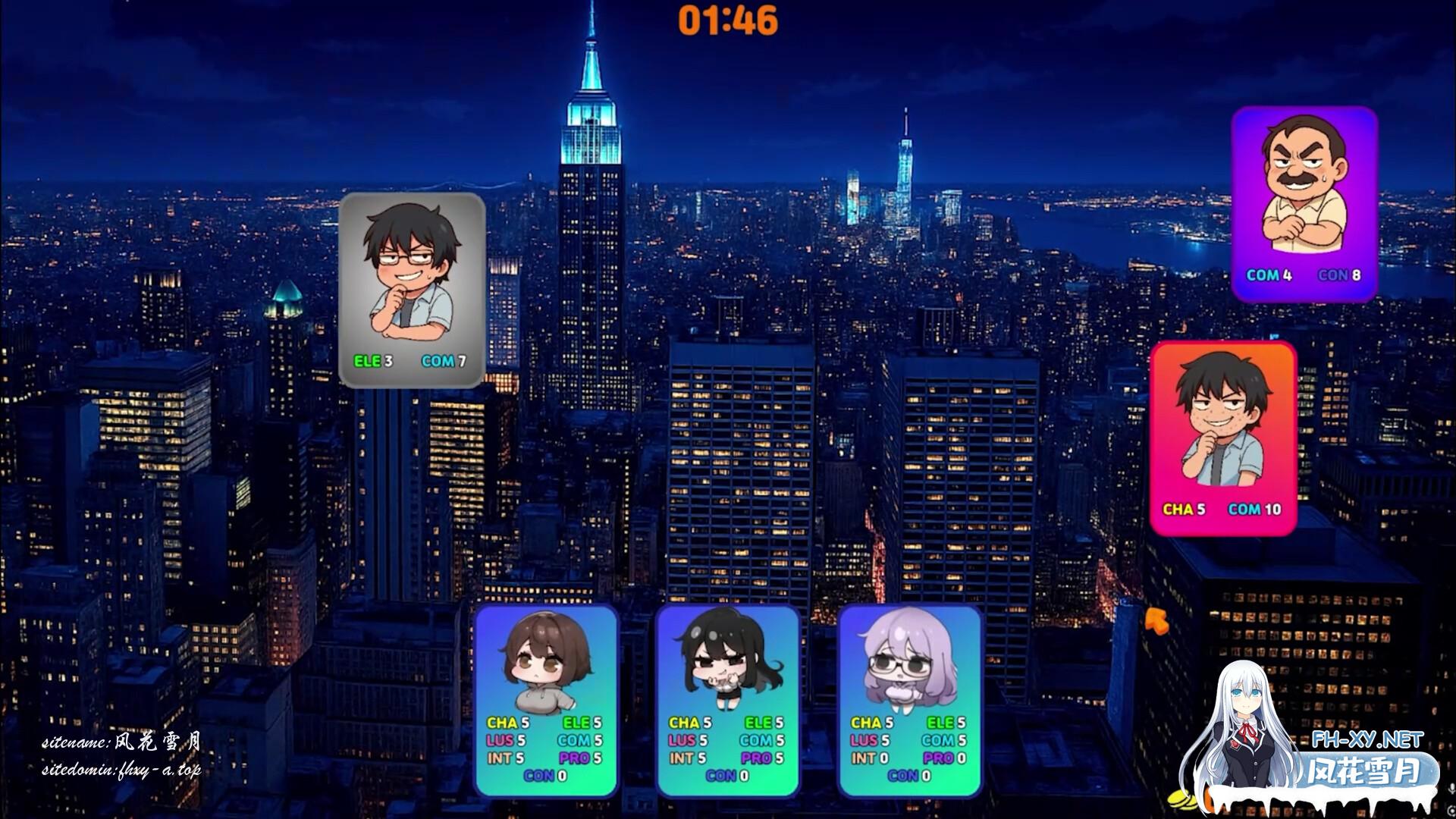1456x819 pixels.
Task: Choose the purple mustached man card
Action: pos(1304,203)
